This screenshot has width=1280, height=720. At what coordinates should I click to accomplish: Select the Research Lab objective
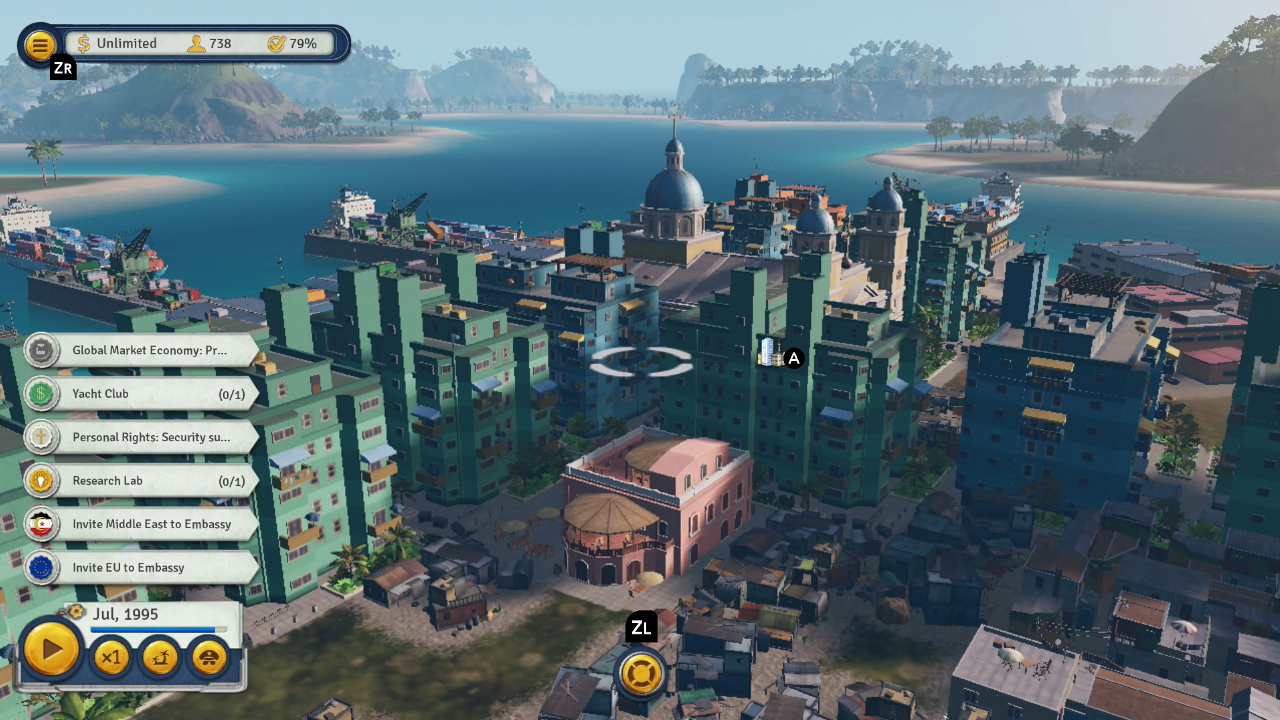tap(140, 481)
